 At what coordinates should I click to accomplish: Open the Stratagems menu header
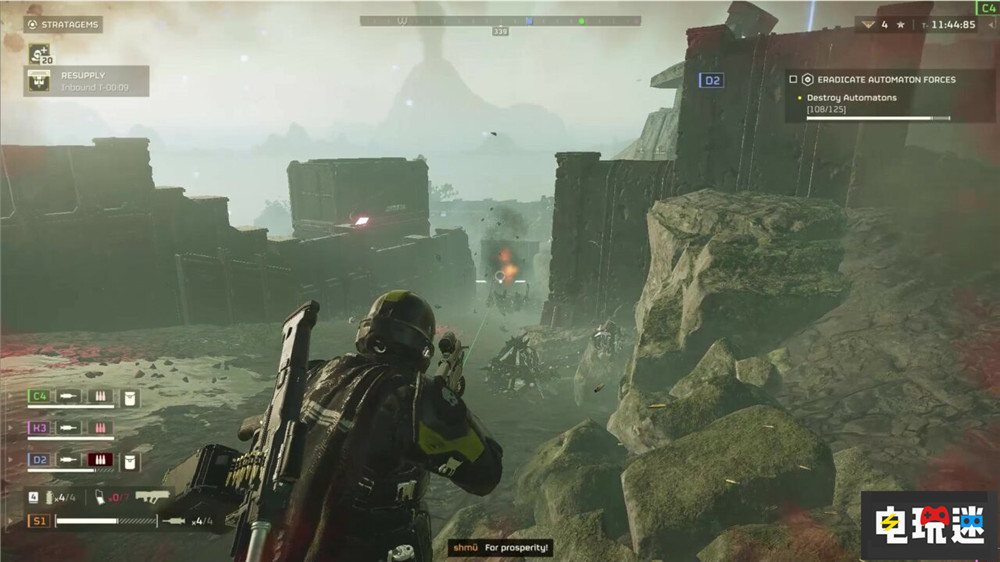[64, 24]
